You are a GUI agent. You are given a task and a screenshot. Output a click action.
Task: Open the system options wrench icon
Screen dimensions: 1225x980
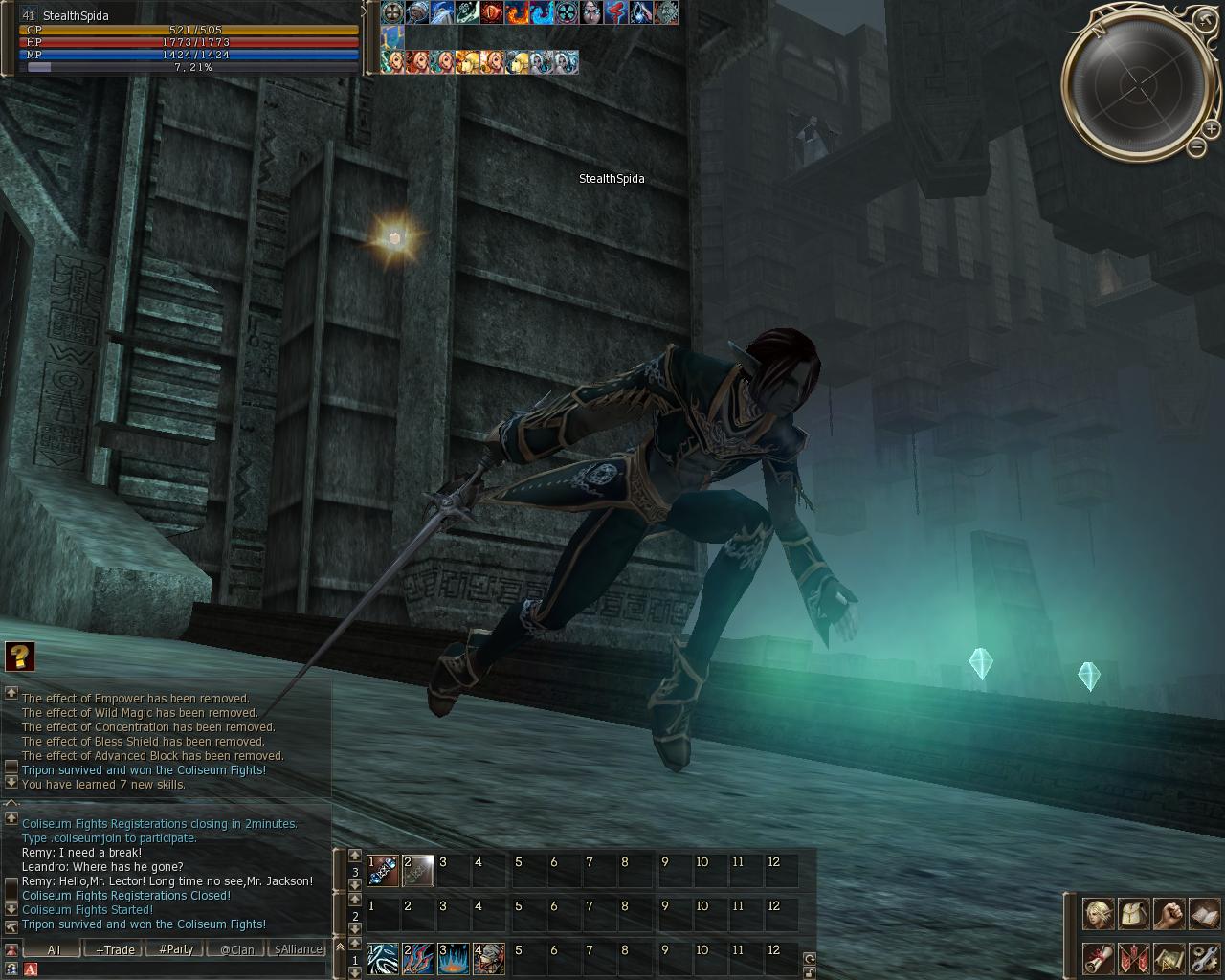pos(1204,957)
